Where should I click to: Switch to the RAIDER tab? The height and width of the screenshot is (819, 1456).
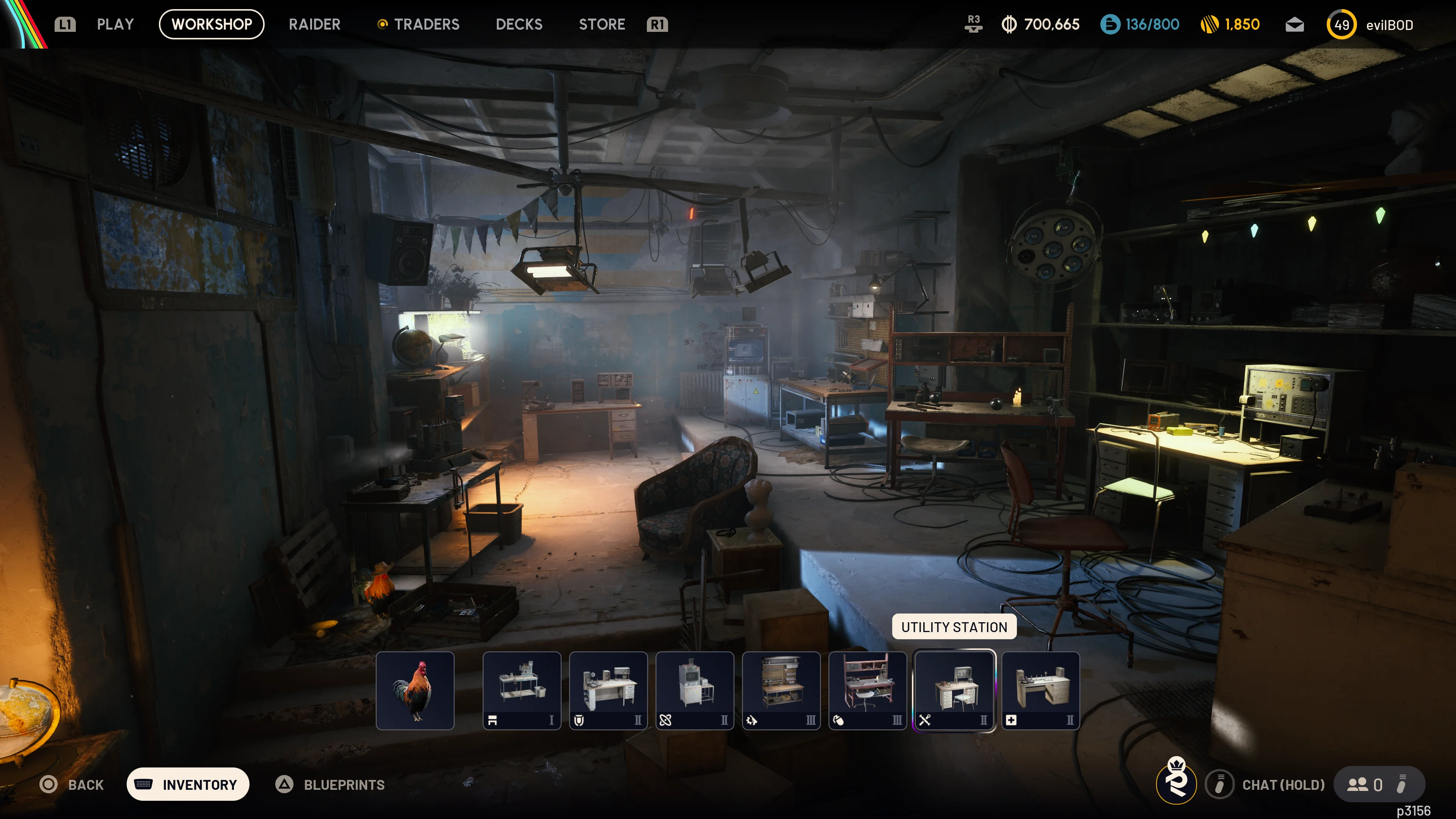click(x=314, y=24)
